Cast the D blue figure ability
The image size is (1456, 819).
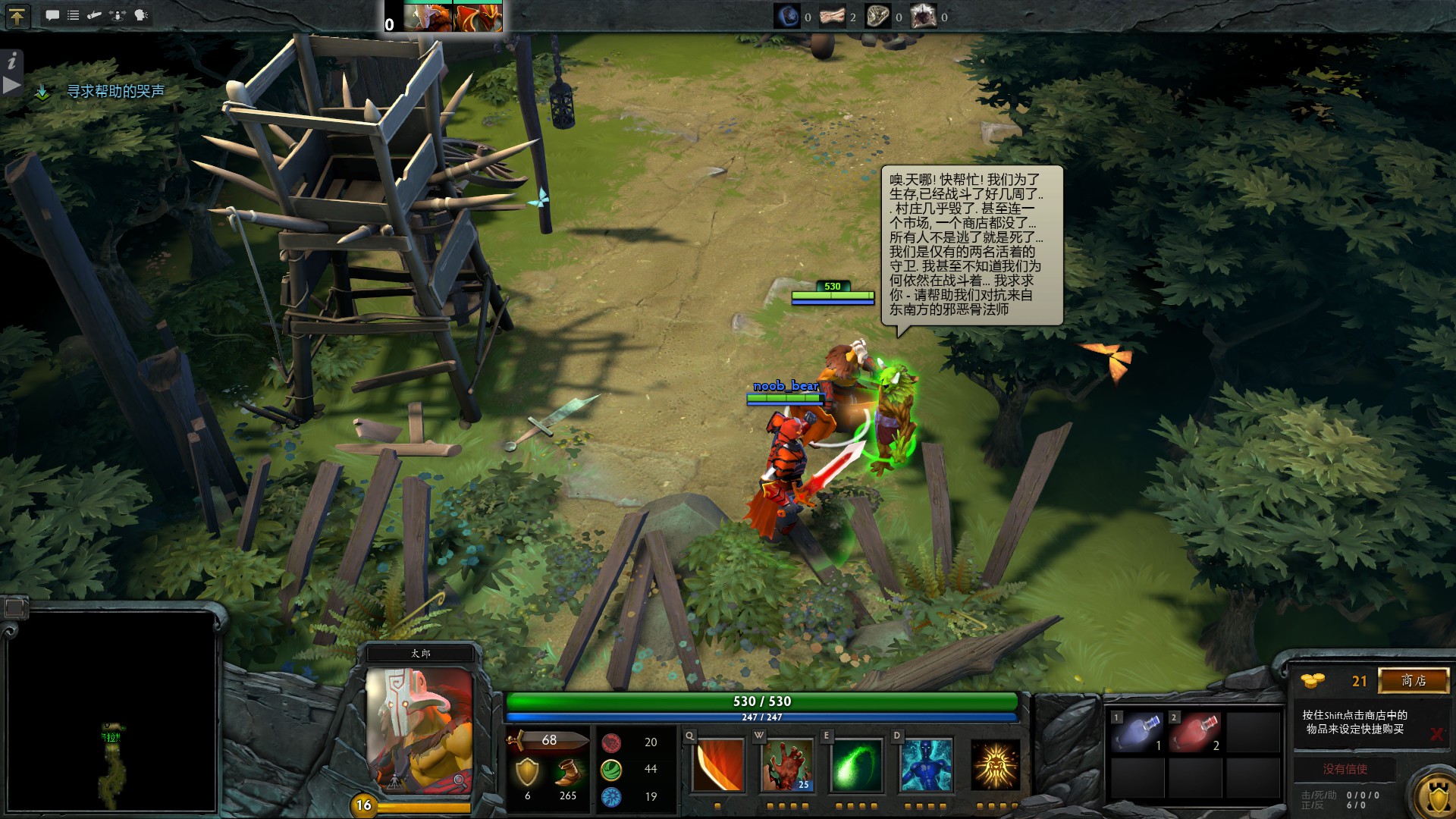click(925, 765)
